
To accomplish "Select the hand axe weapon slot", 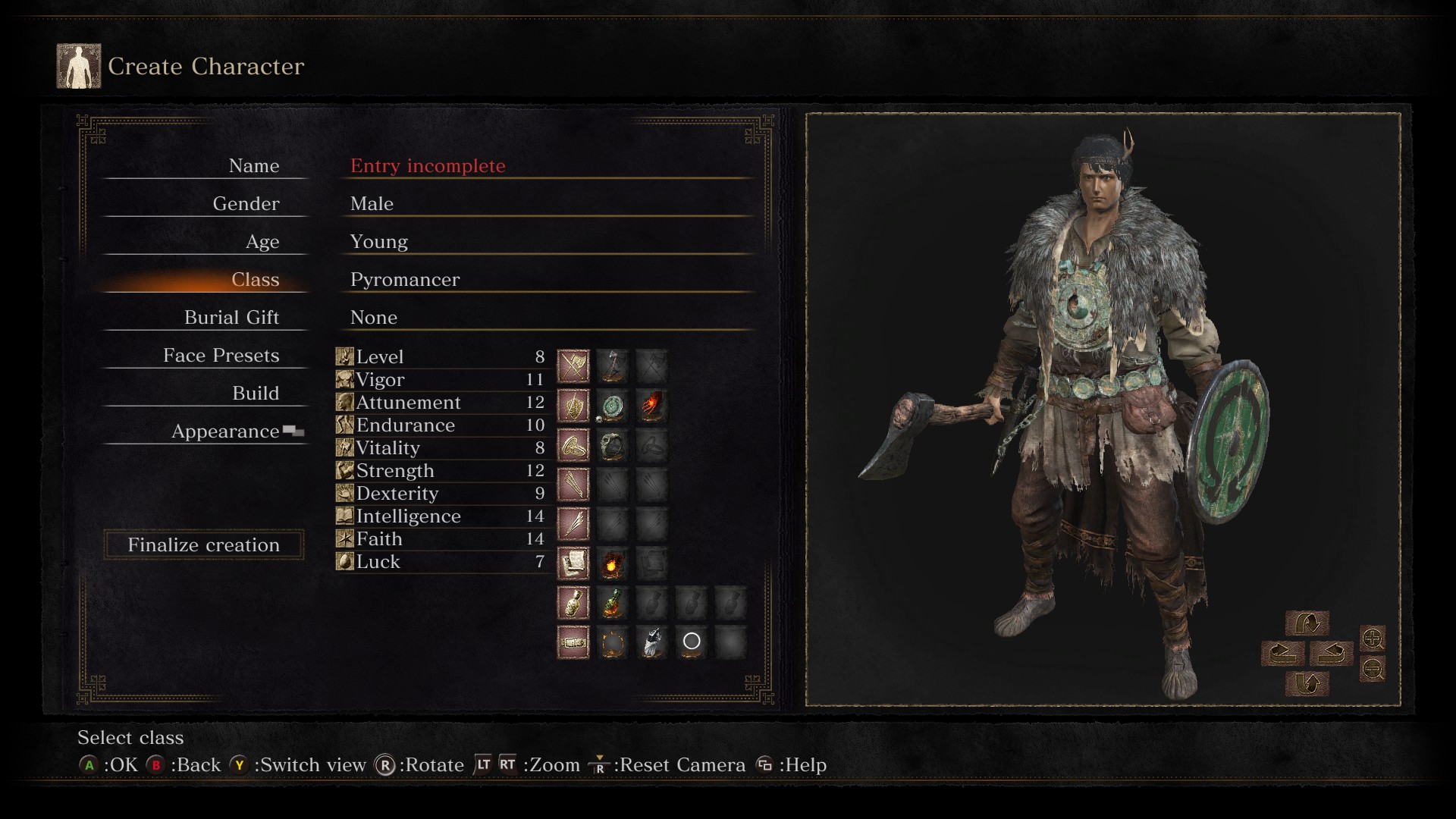I will [x=613, y=366].
